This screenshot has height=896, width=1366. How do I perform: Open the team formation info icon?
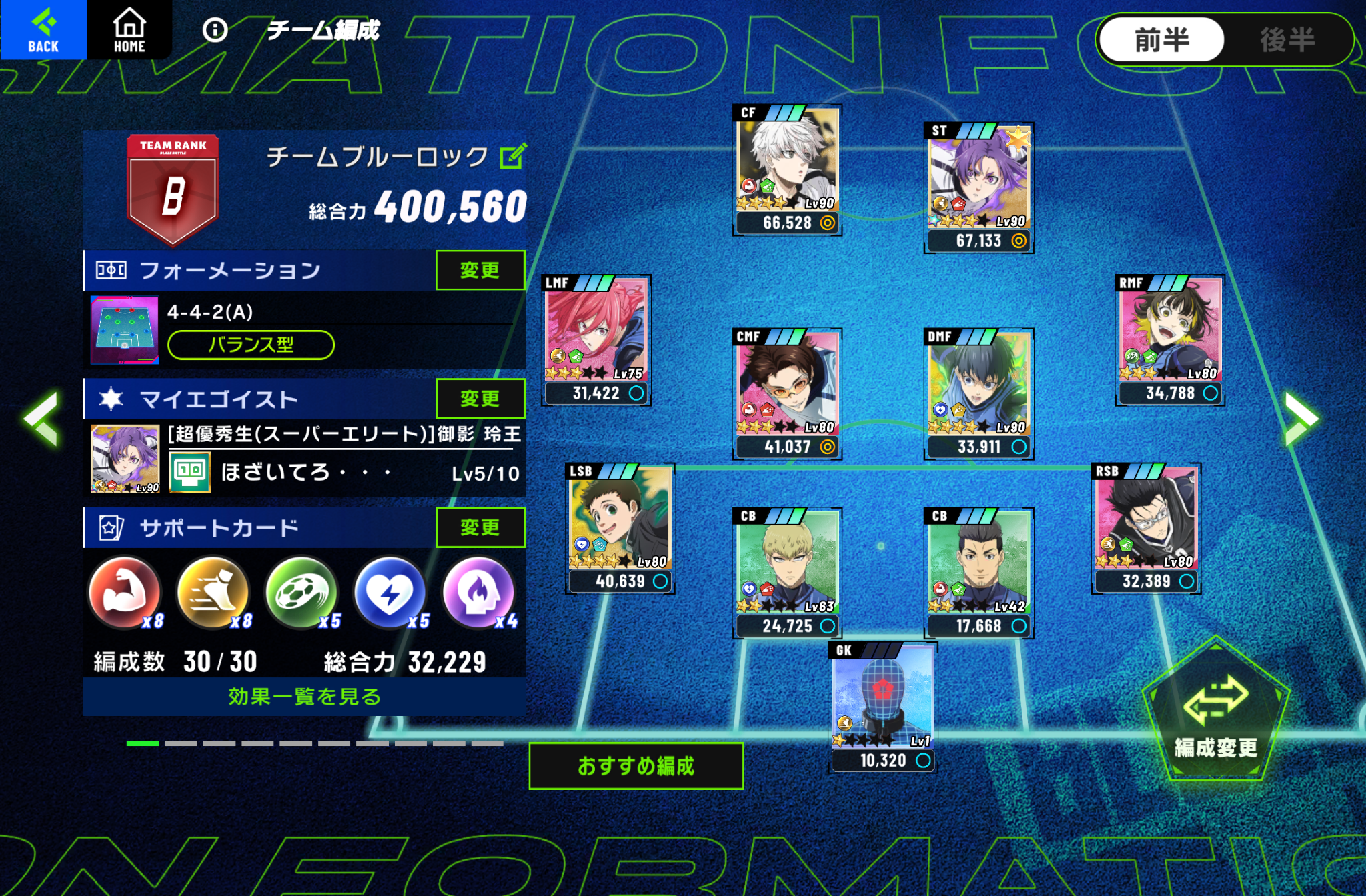coord(215,30)
